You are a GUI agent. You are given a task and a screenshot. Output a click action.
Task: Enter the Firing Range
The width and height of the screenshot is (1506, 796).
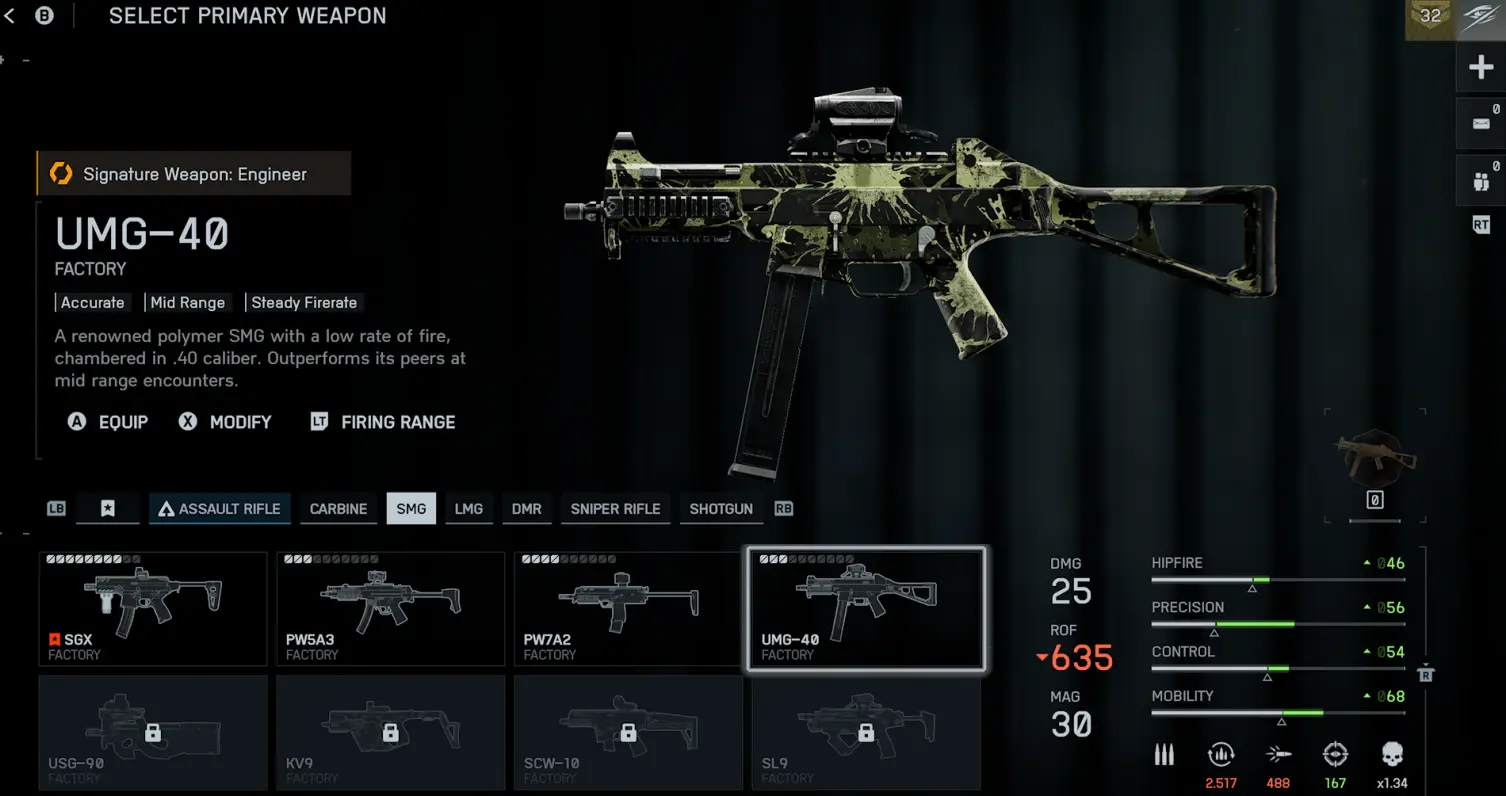(x=383, y=422)
